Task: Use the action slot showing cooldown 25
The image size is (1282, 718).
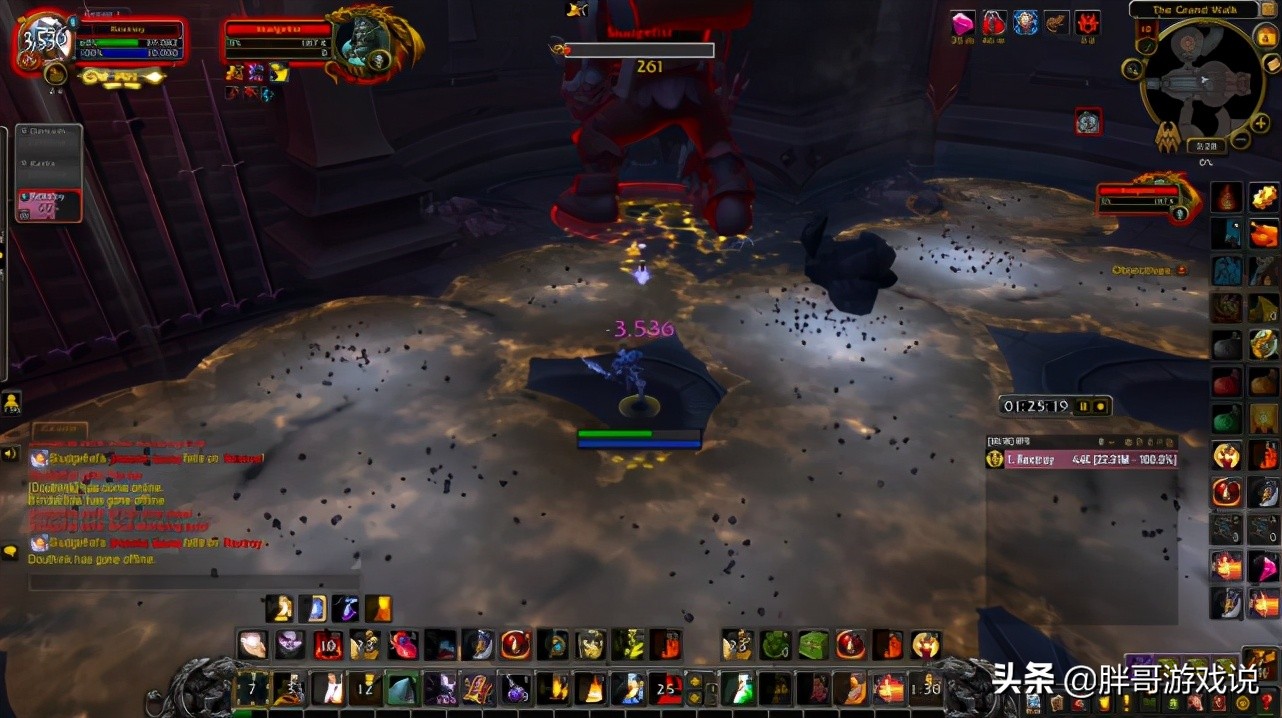Action: coord(664,688)
